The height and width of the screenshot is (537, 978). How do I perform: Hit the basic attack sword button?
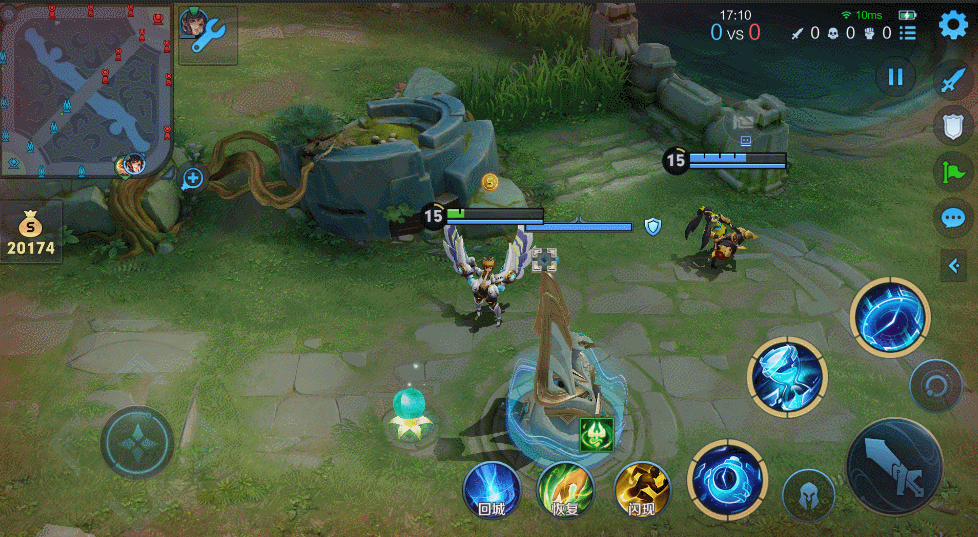pyautogui.click(x=894, y=467)
